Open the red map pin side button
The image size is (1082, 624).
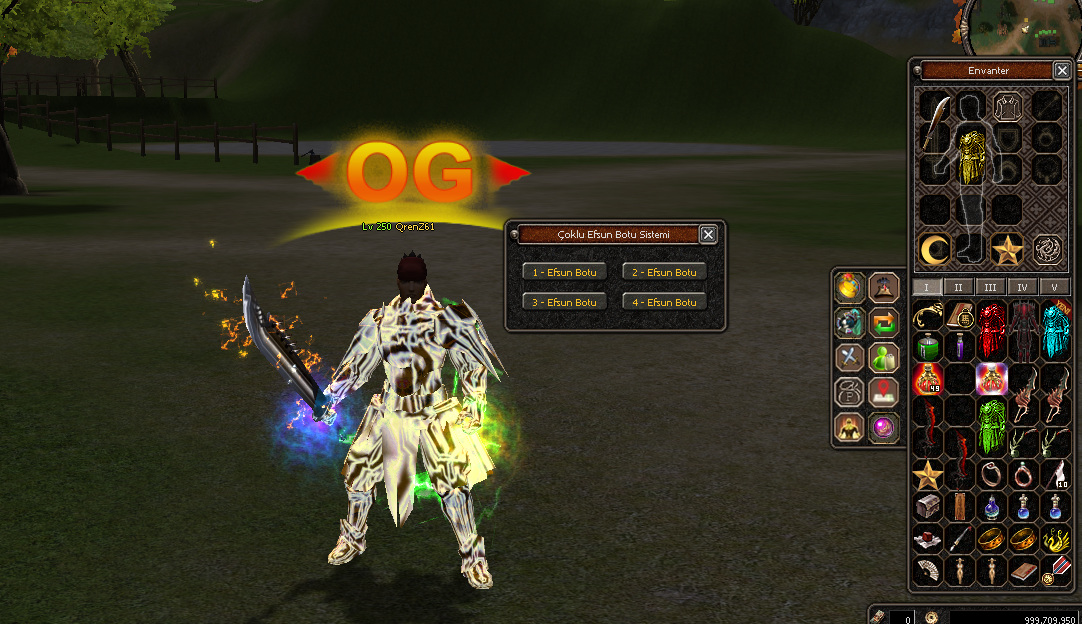(x=884, y=392)
